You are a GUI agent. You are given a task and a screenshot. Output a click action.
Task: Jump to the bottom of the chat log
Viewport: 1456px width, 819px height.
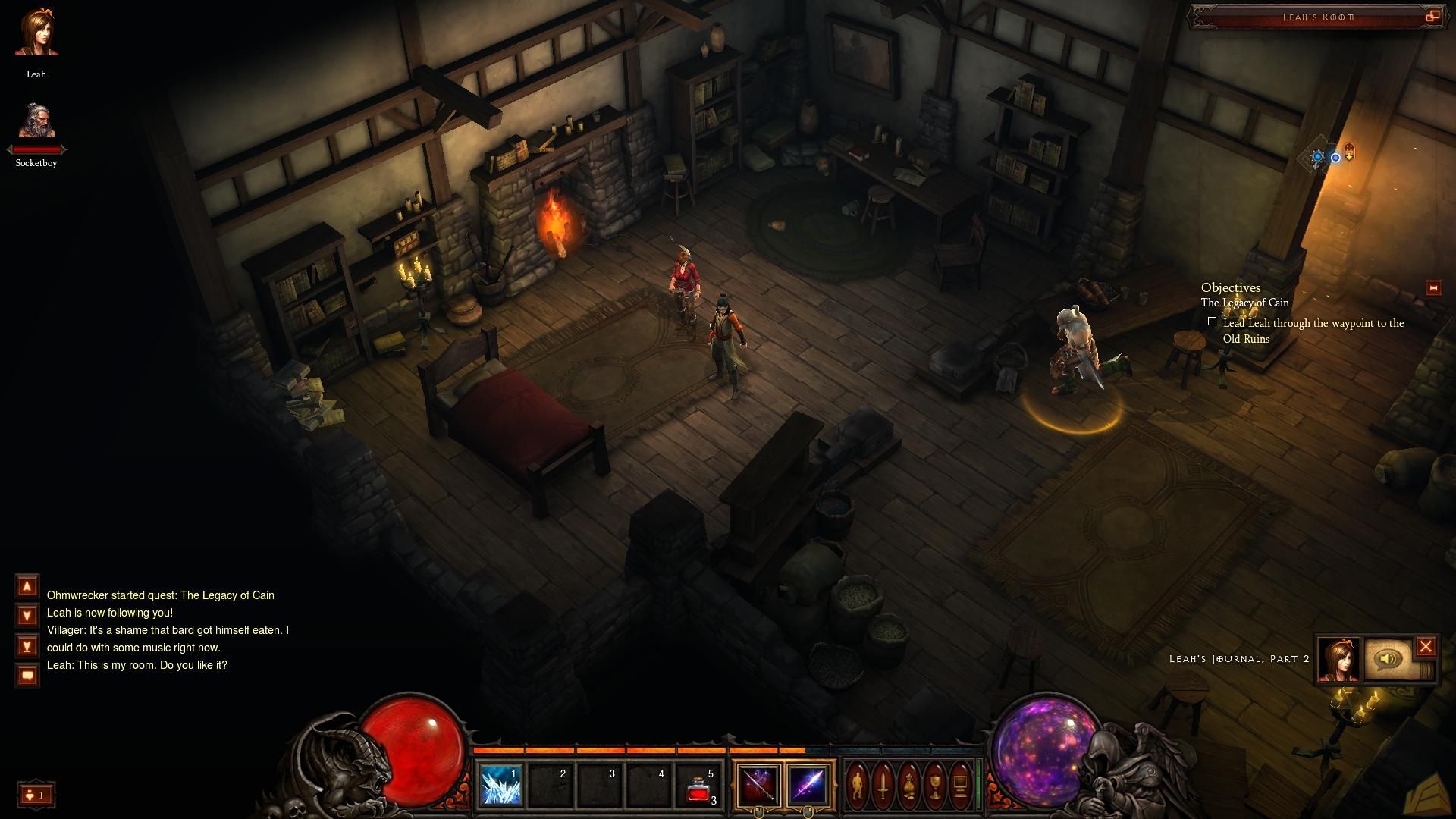[x=27, y=646]
